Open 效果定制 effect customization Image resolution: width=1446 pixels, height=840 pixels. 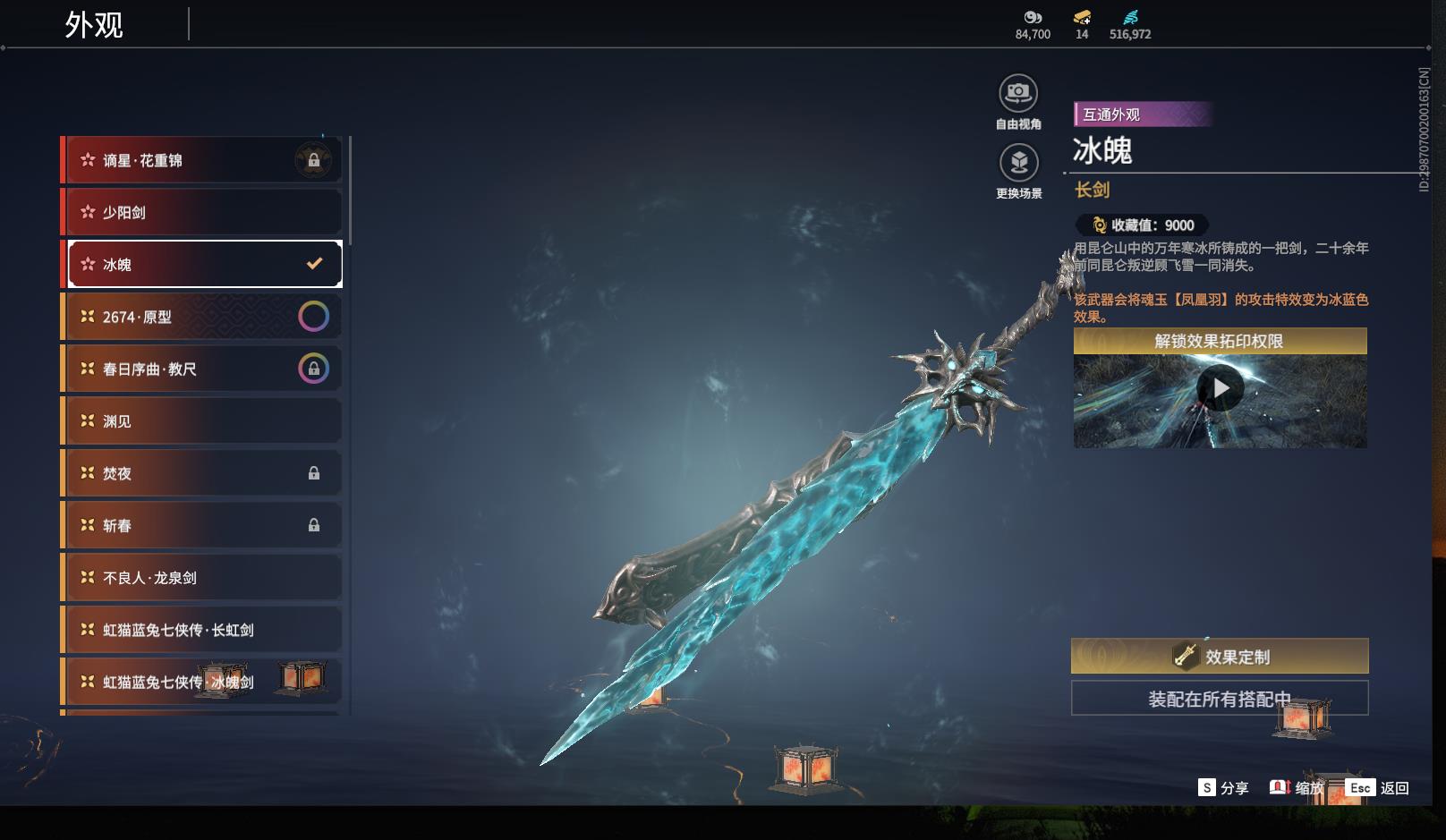click(1220, 657)
